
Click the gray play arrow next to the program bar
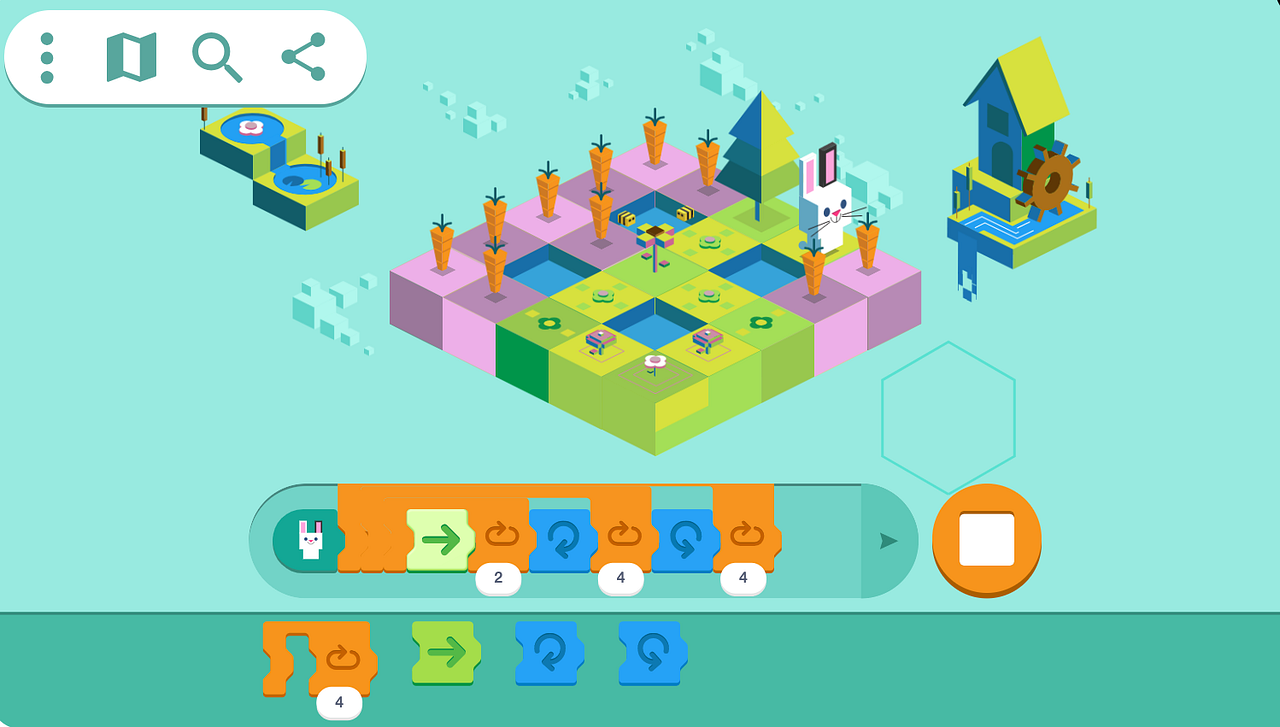tap(888, 541)
